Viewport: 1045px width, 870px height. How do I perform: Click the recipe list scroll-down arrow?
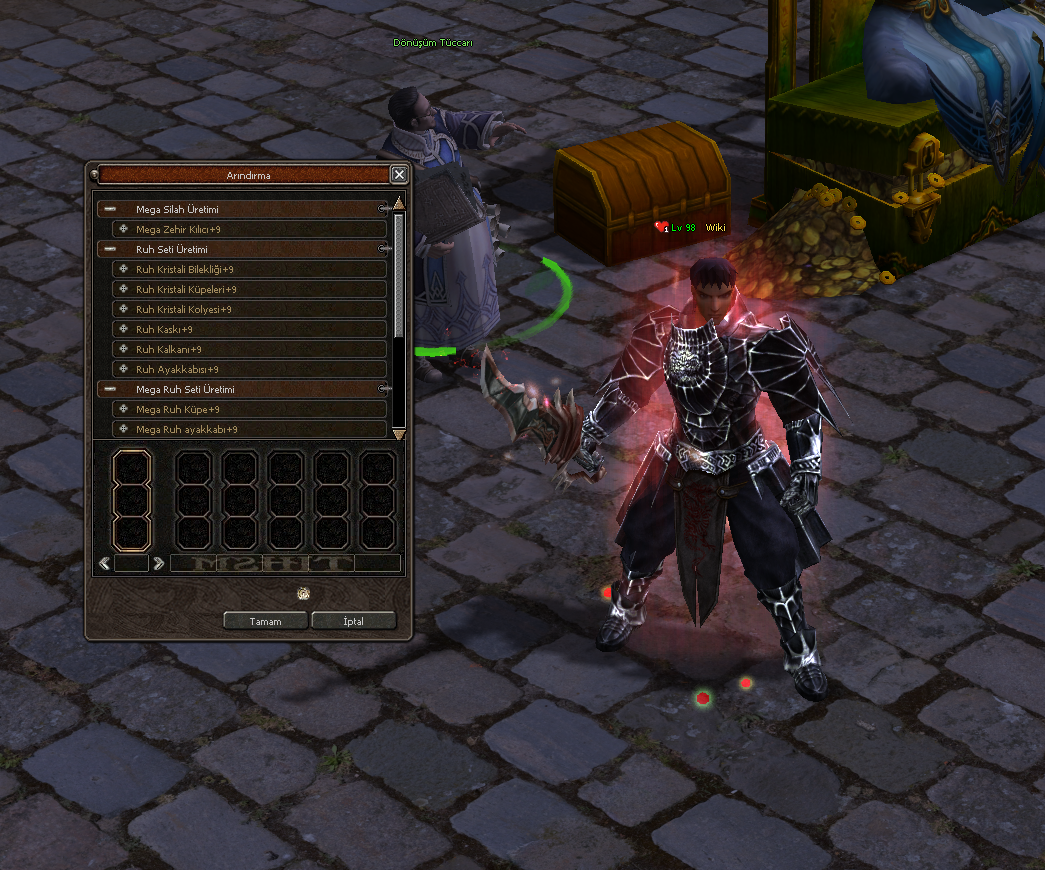click(x=399, y=434)
